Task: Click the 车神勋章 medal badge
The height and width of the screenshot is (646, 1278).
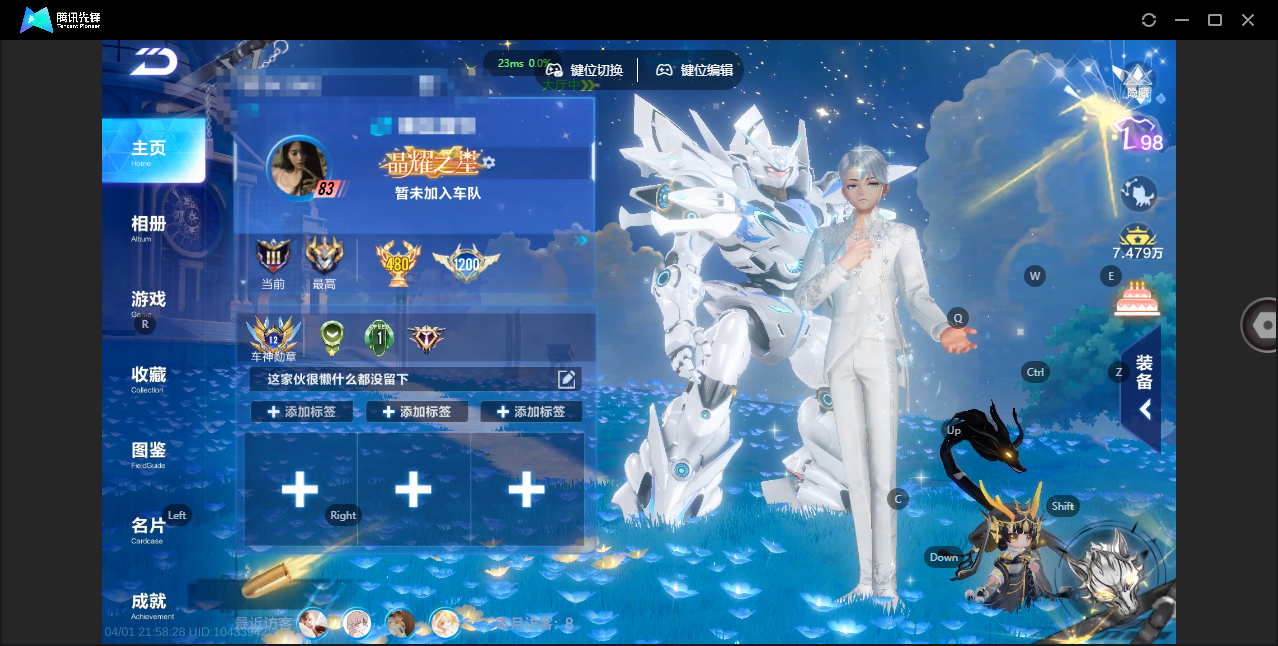Action: tap(273, 337)
